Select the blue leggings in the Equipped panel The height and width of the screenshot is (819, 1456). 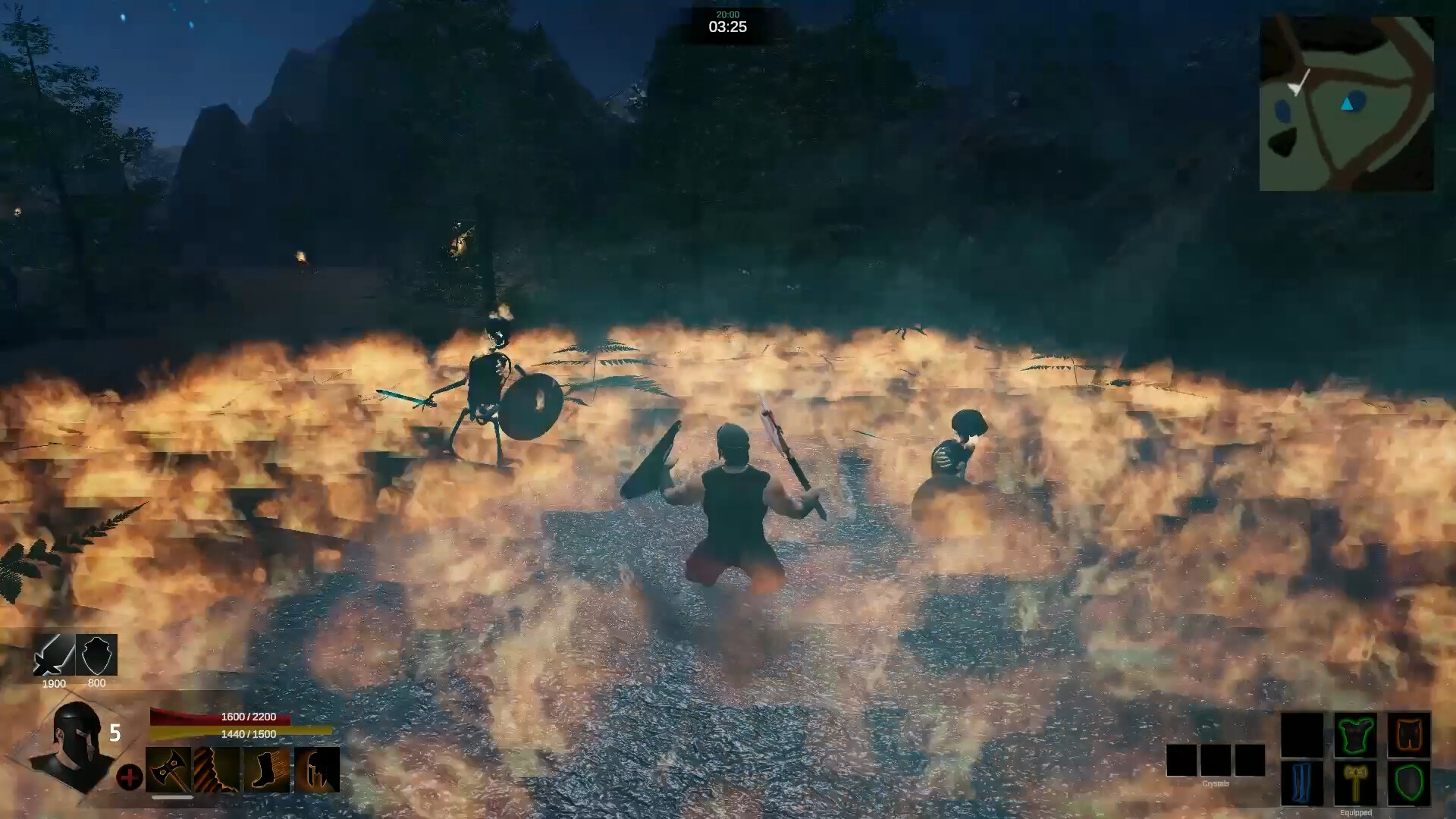[x=1301, y=783]
